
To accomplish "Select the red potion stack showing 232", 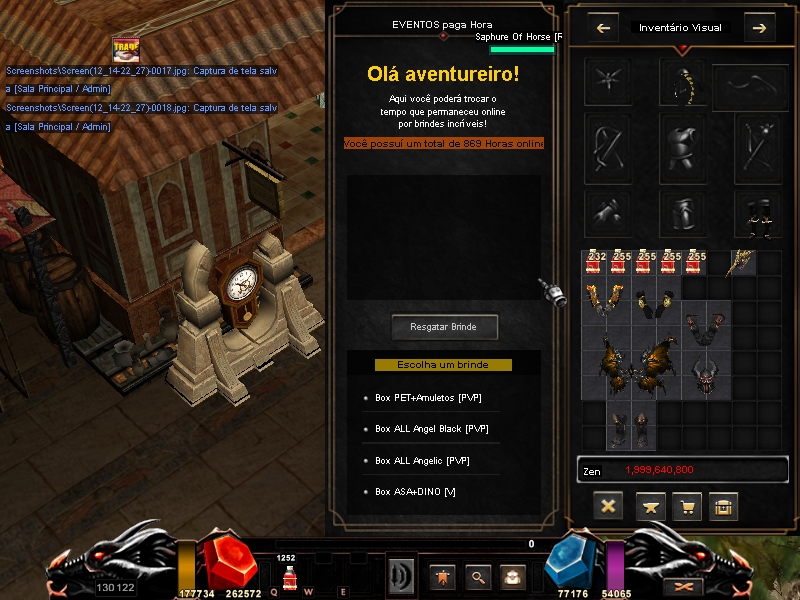I will pos(596,262).
